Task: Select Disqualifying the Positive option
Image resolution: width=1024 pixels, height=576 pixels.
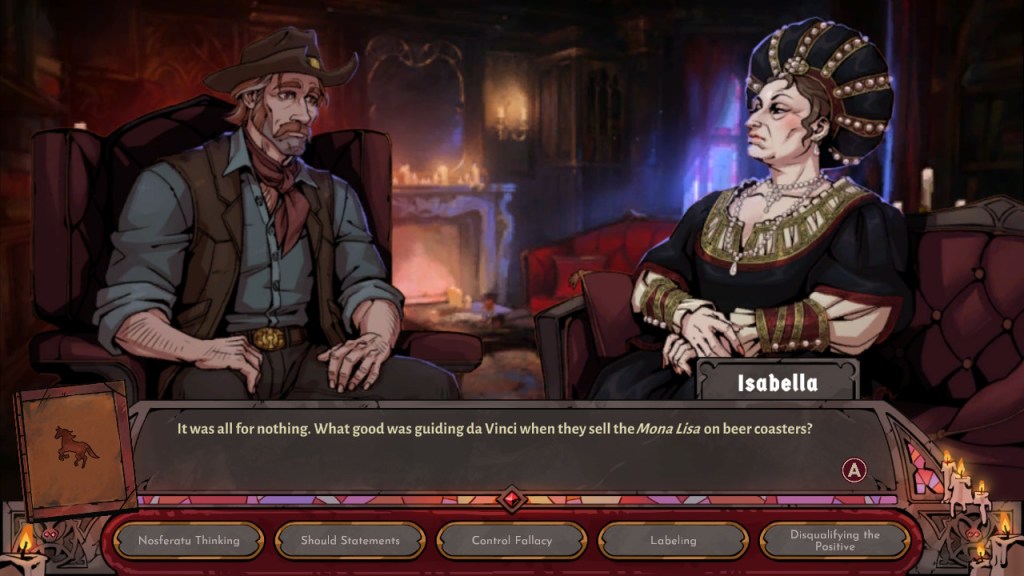Action: [x=834, y=541]
